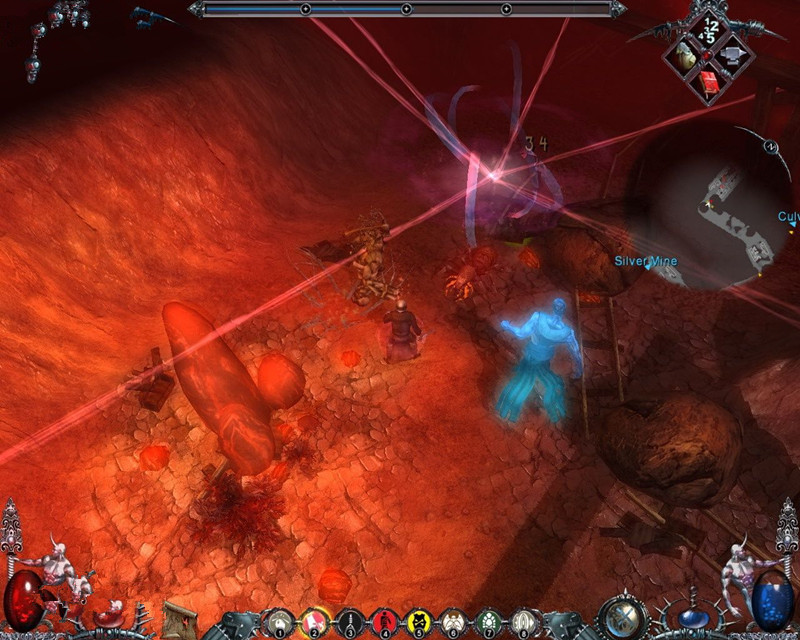Select the numbered slots diamond at the top
Viewport: 800px width, 640px height.
(x=710, y=28)
